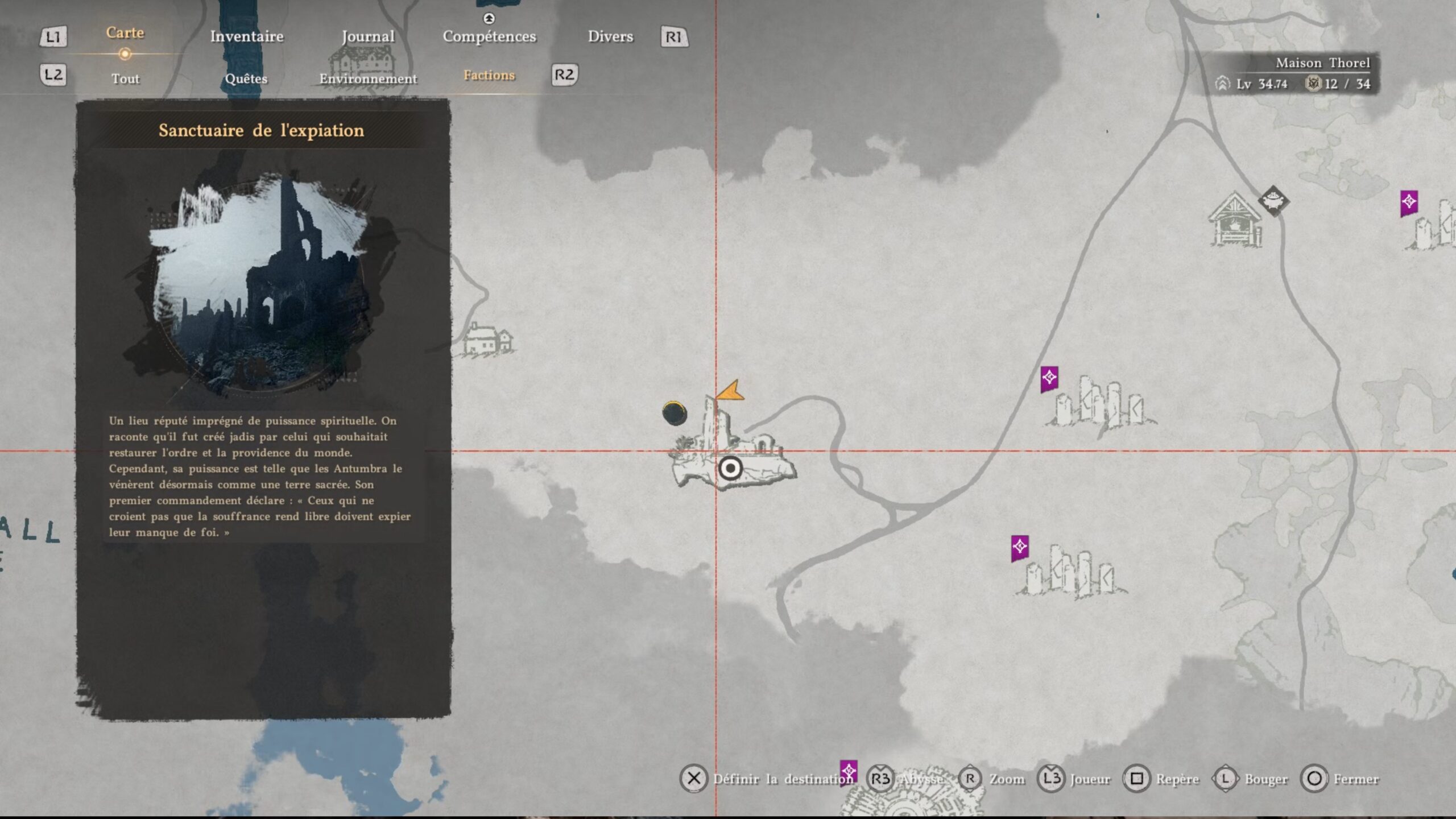Go to the Compétences tab
Image resolution: width=1456 pixels, height=819 pixels.
click(489, 36)
